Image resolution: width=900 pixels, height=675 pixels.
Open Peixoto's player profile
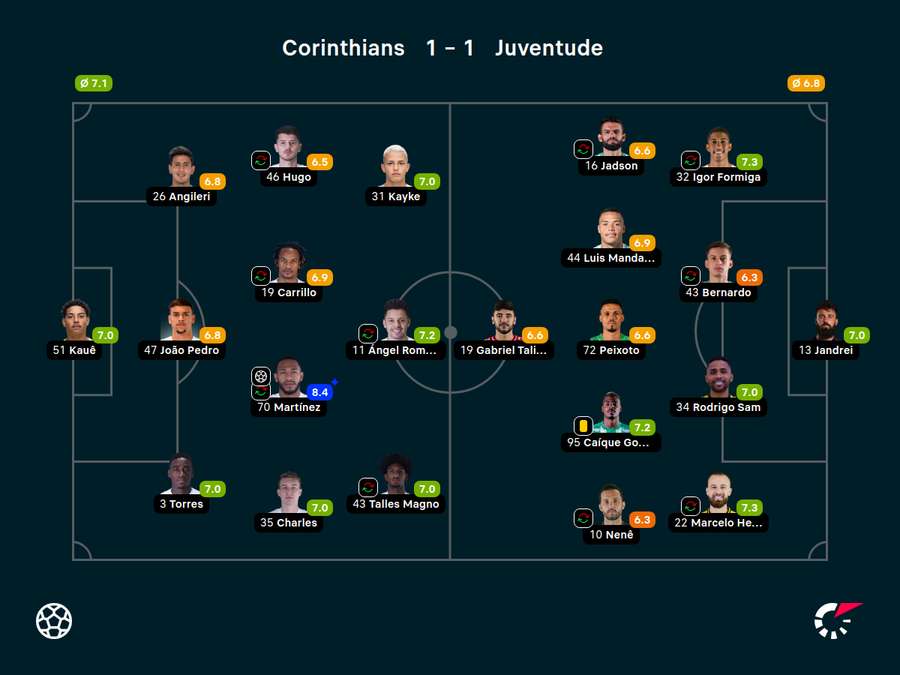click(x=611, y=322)
